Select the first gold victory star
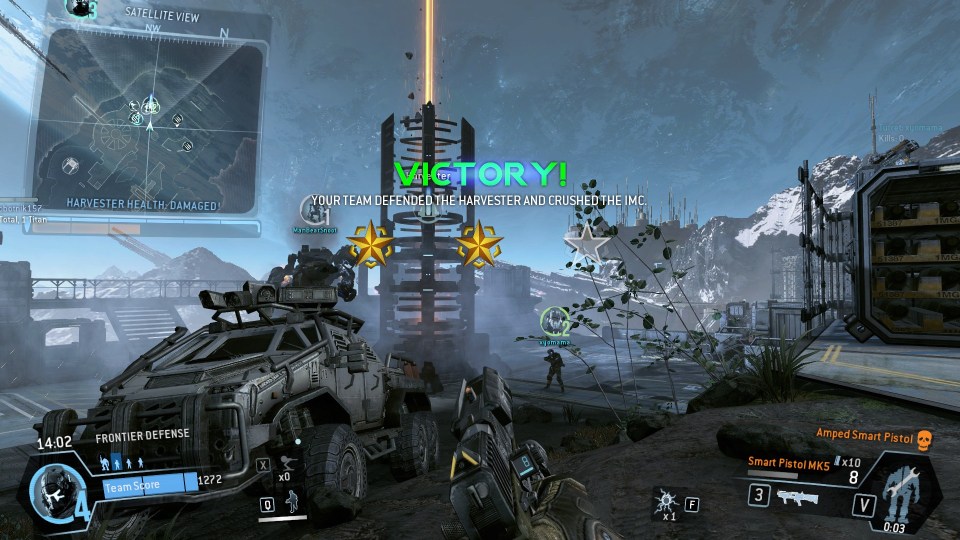The height and width of the screenshot is (540, 960). tap(370, 243)
